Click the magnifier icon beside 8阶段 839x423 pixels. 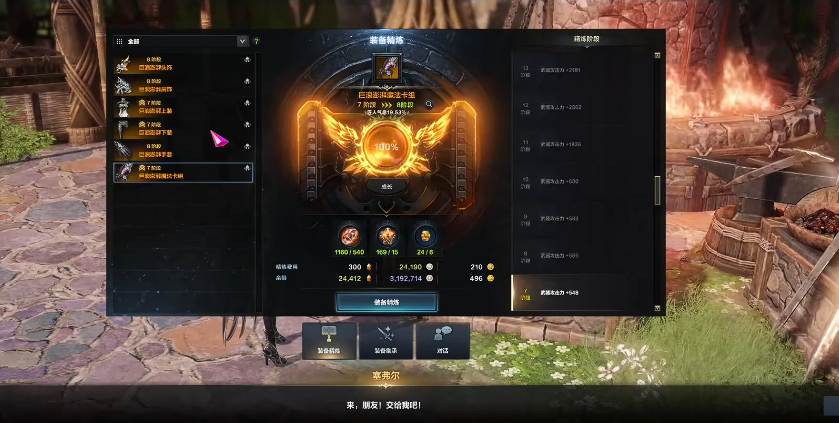[x=429, y=103]
